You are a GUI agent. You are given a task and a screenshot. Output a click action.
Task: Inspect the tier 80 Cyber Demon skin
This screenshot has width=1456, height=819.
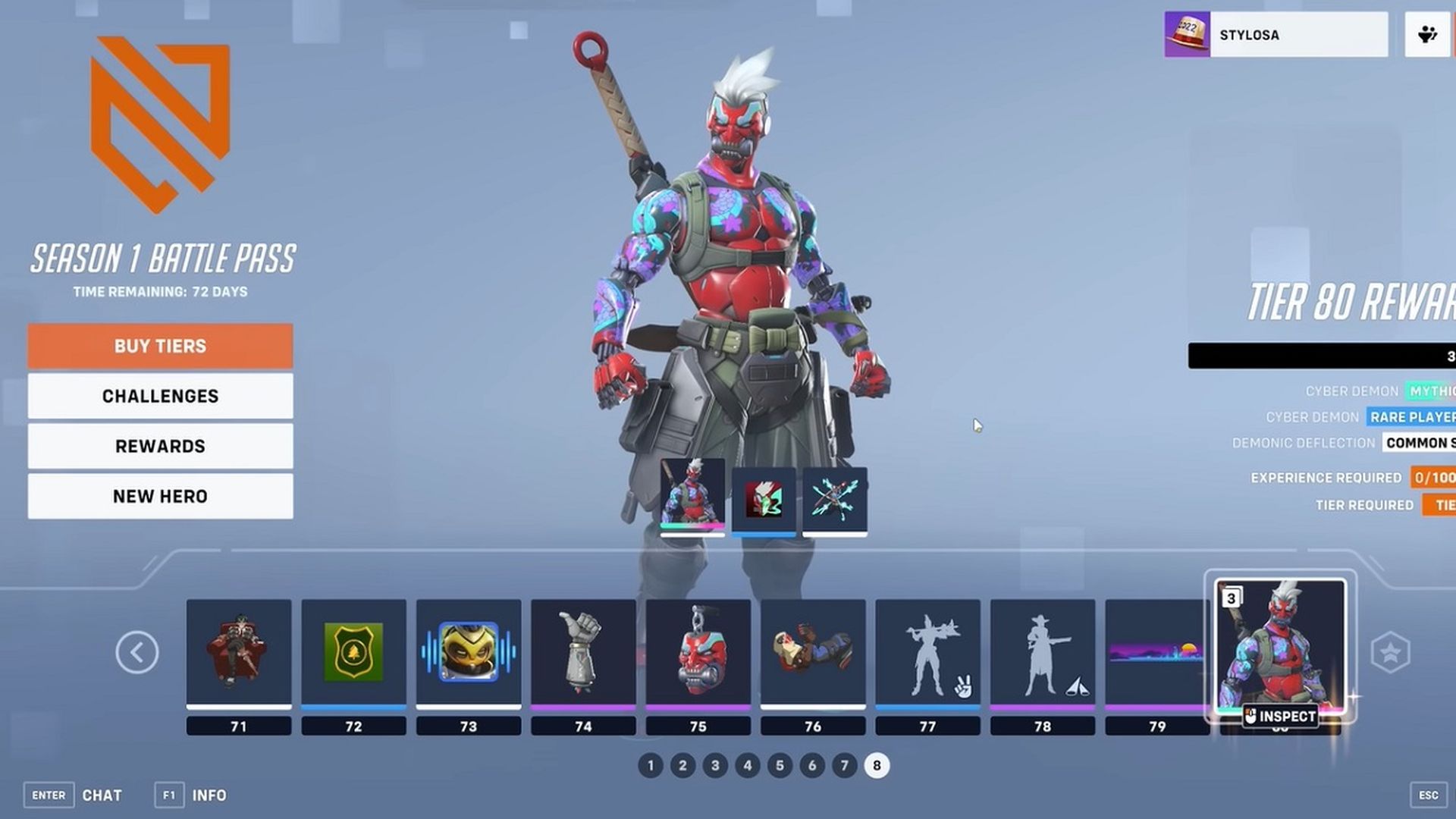pyautogui.click(x=1280, y=715)
